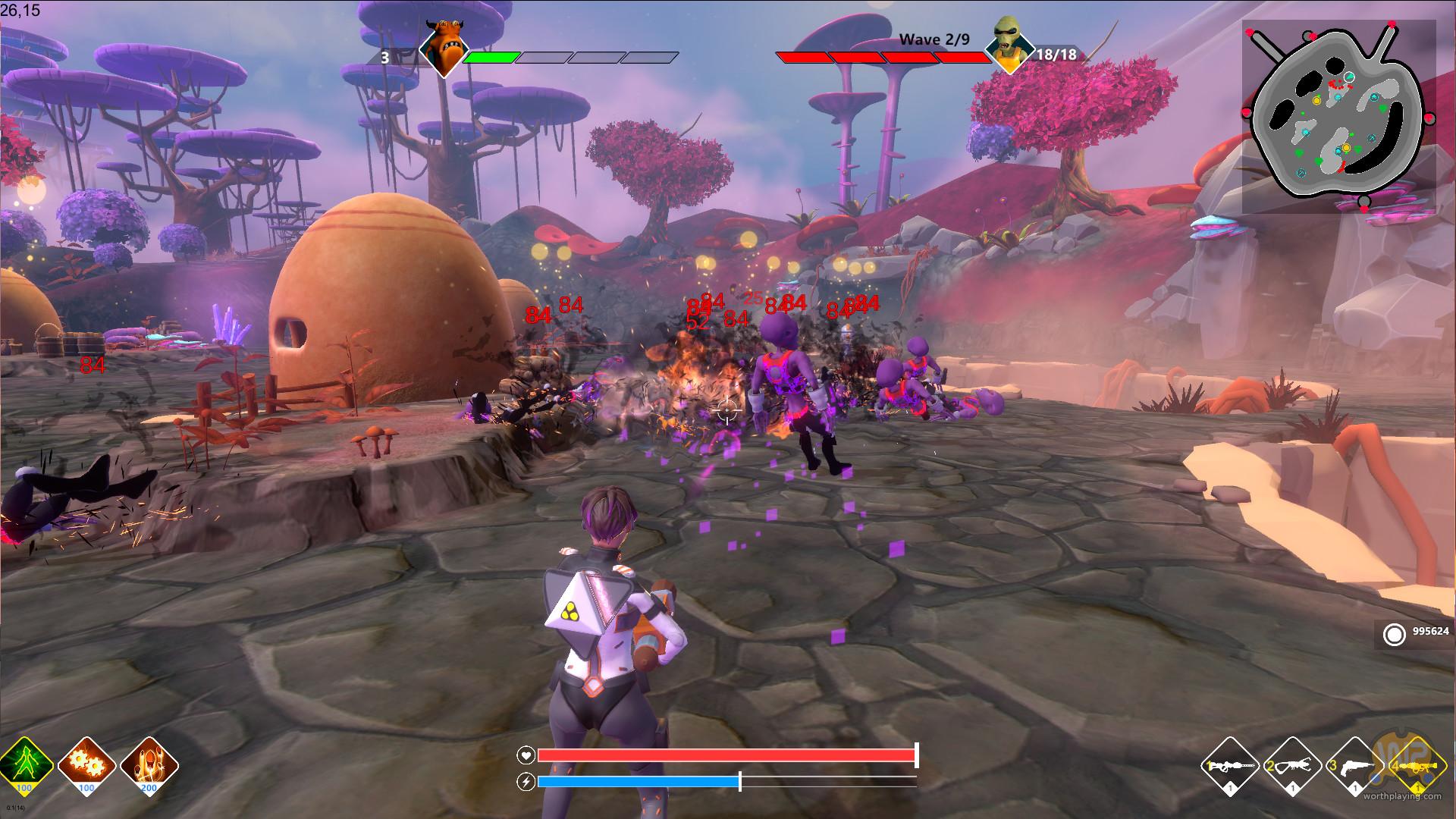Click the green alien enemy portrait
Image resolution: width=1456 pixels, height=819 pixels.
[x=1009, y=44]
